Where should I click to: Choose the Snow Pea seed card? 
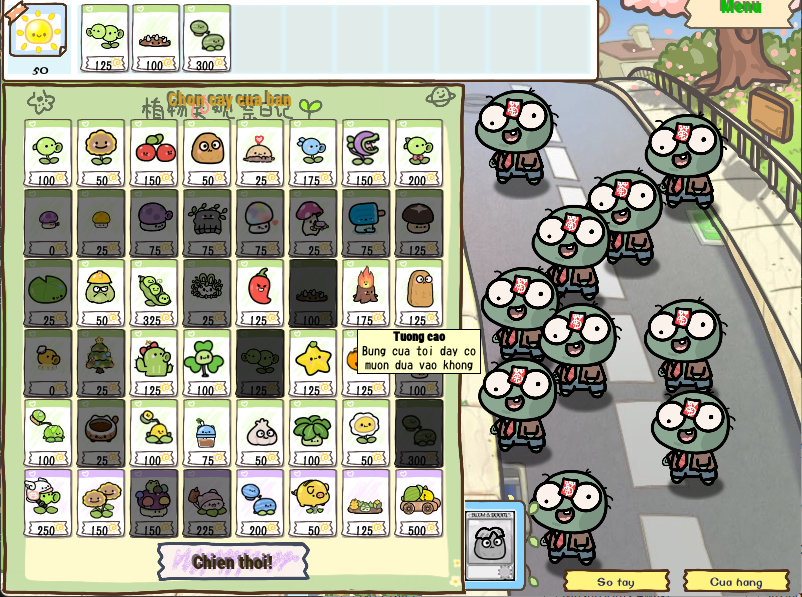click(x=313, y=153)
